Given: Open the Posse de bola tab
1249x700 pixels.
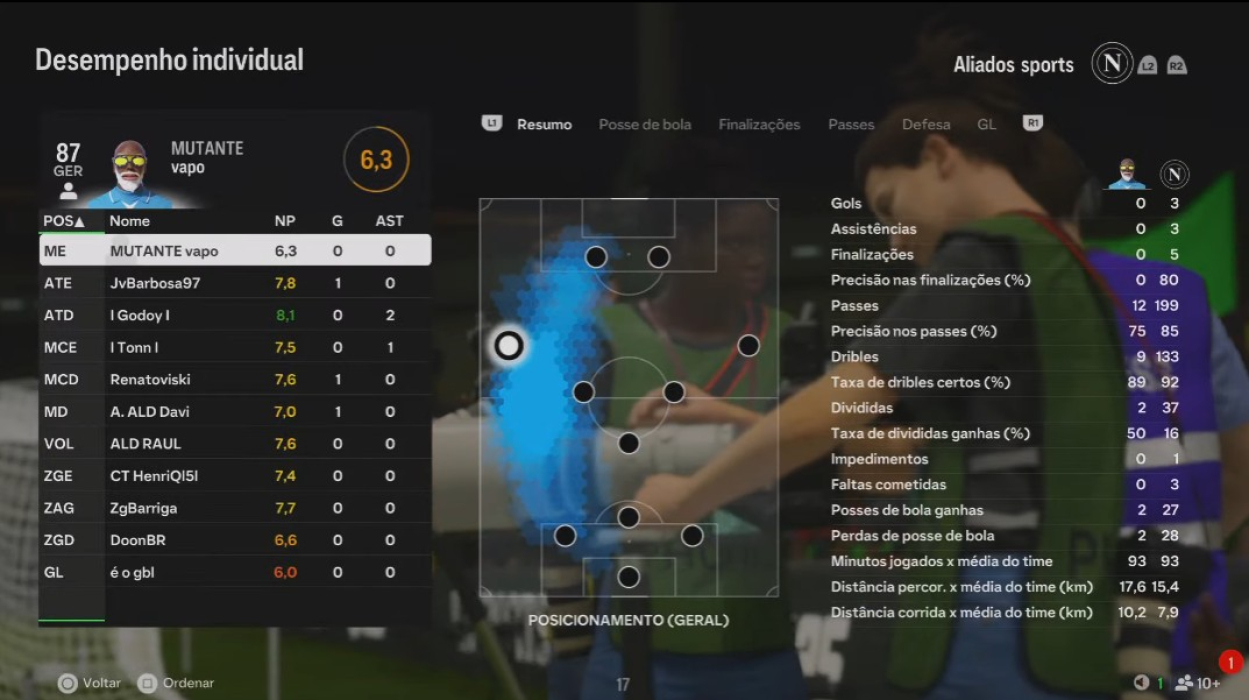Looking at the screenshot, I should (x=644, y=125).
